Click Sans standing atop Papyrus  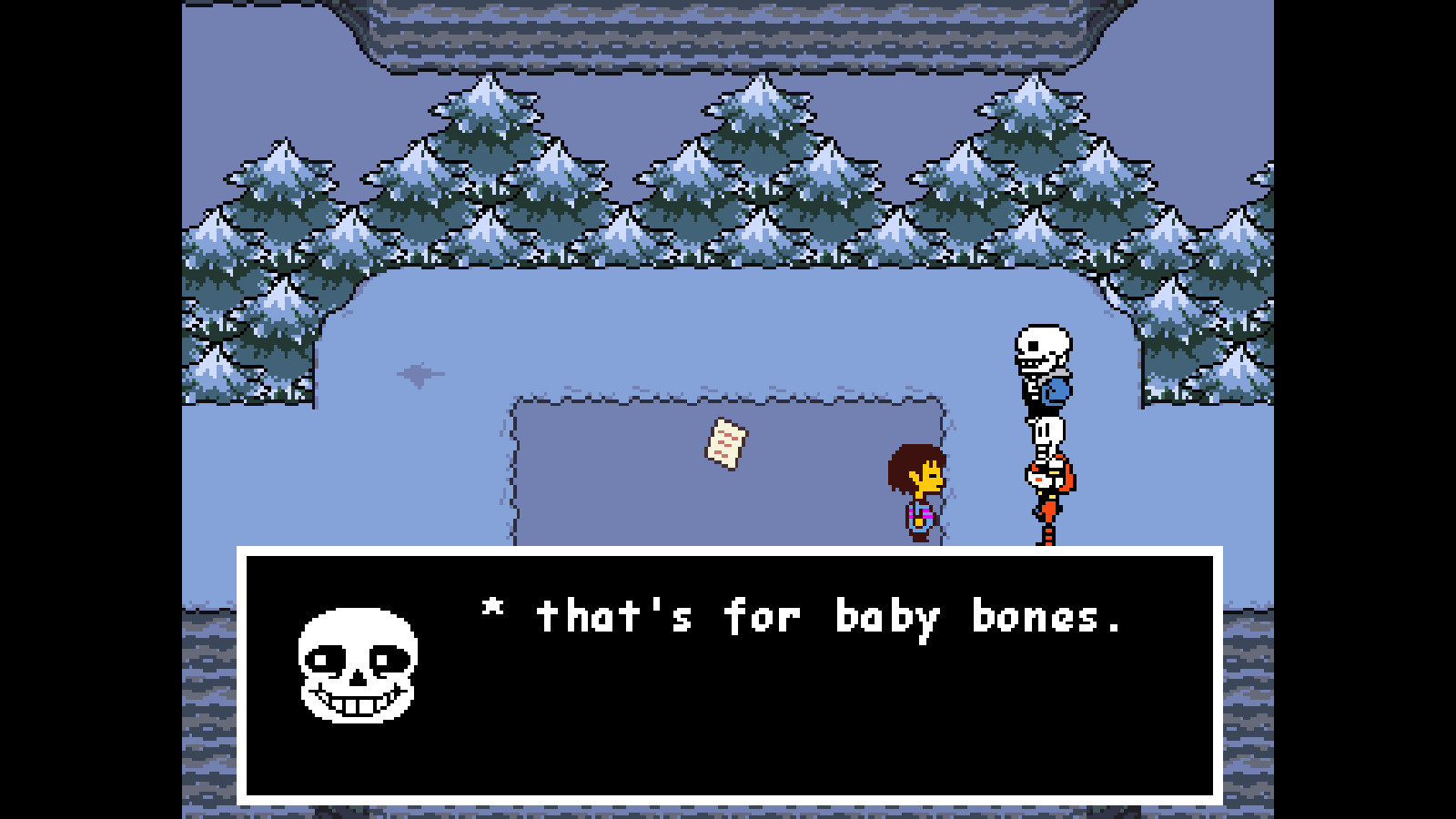click(x=1042, y=364)
